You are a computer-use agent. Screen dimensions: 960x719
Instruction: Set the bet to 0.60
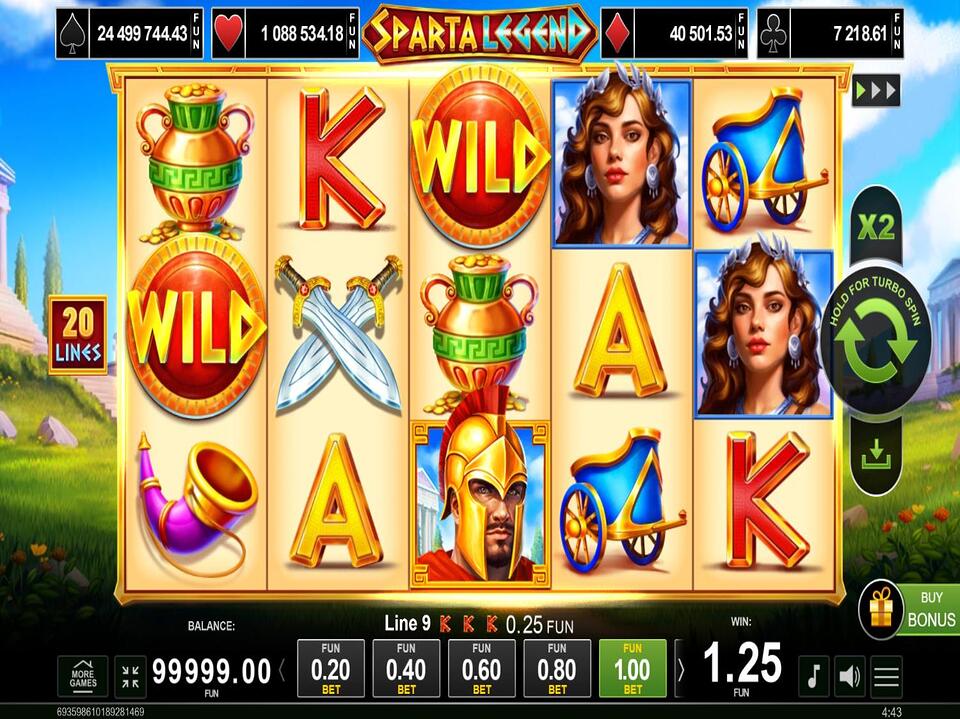pyautogui.click(x=482, y=668)
